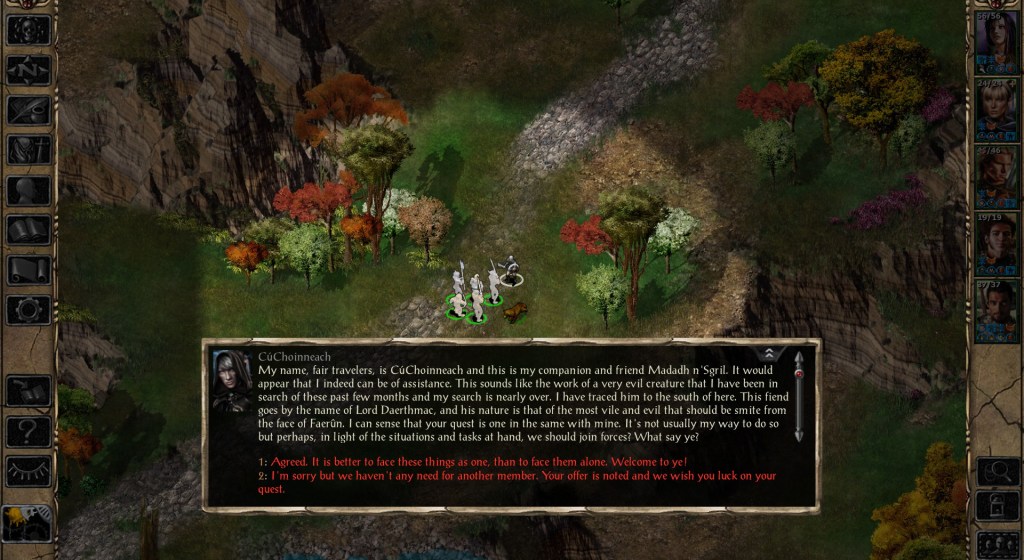
Task: Open the area map with the compass icon
Action: coord(28,69)
